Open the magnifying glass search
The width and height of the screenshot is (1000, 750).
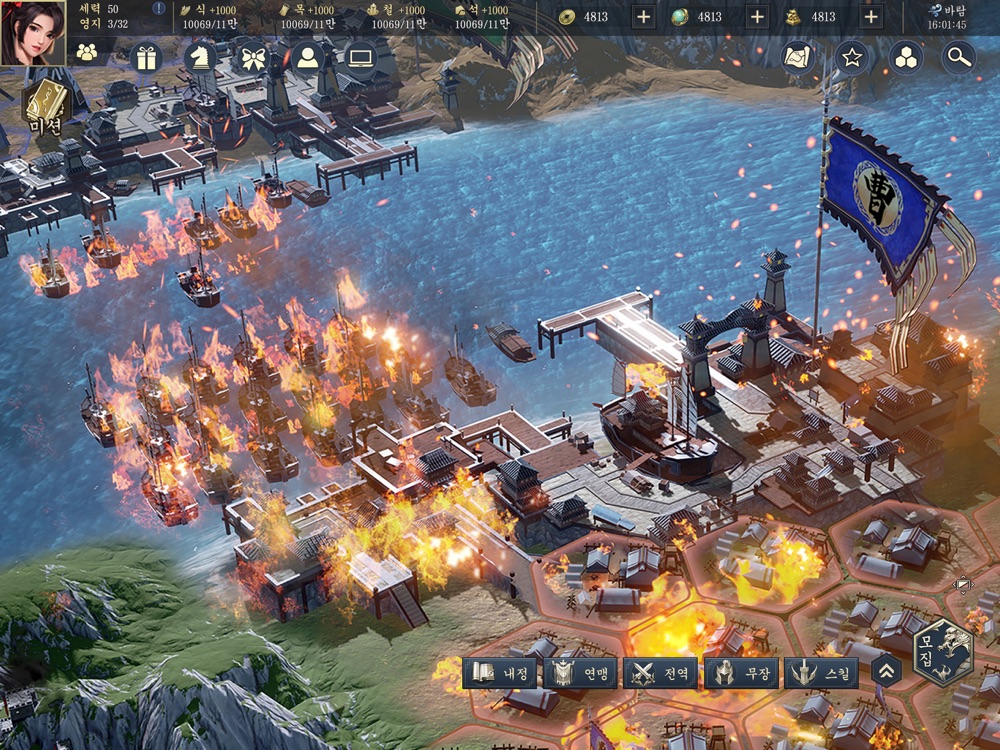(959, 58)
